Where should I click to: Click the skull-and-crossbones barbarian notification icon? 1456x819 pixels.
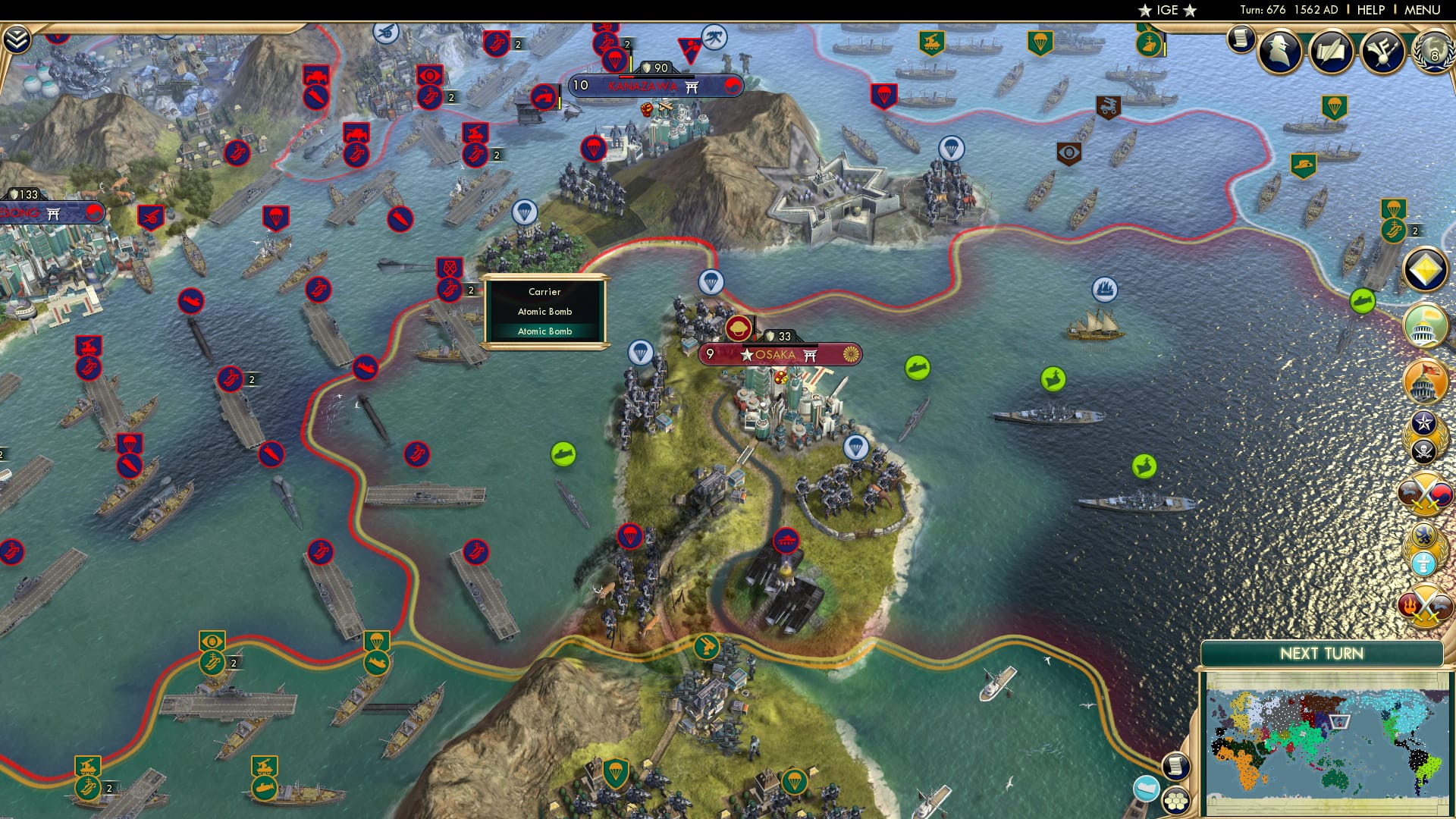pyautogui.click(x=1424, y=449)
